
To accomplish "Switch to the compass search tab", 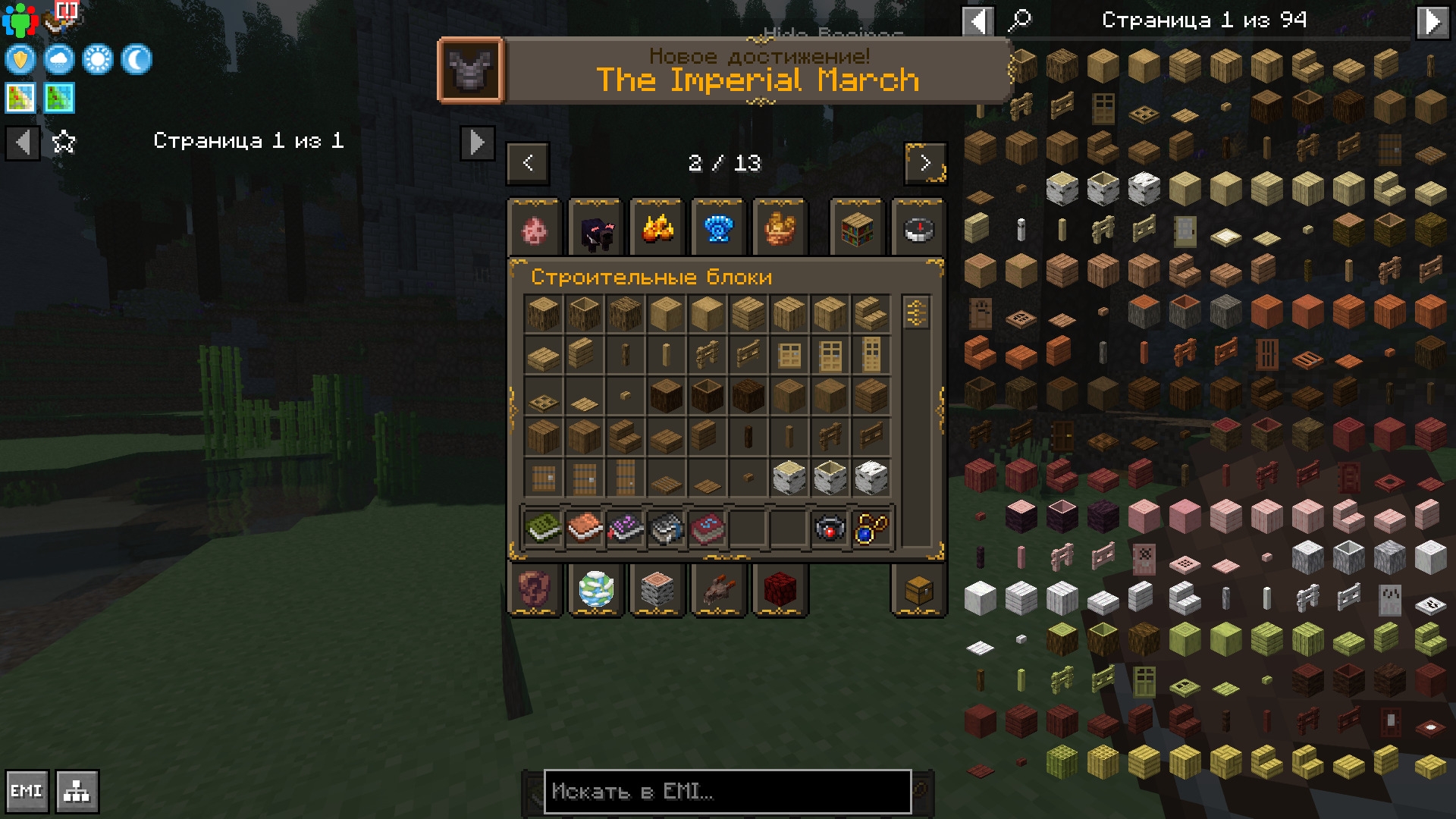I will (918, 229).
